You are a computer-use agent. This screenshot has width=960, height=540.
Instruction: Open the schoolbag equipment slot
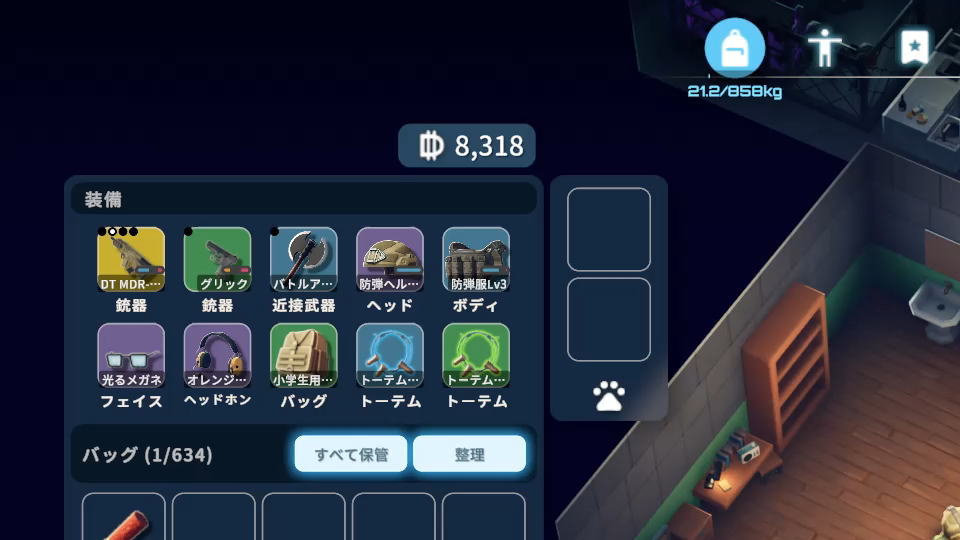(304, 356)
